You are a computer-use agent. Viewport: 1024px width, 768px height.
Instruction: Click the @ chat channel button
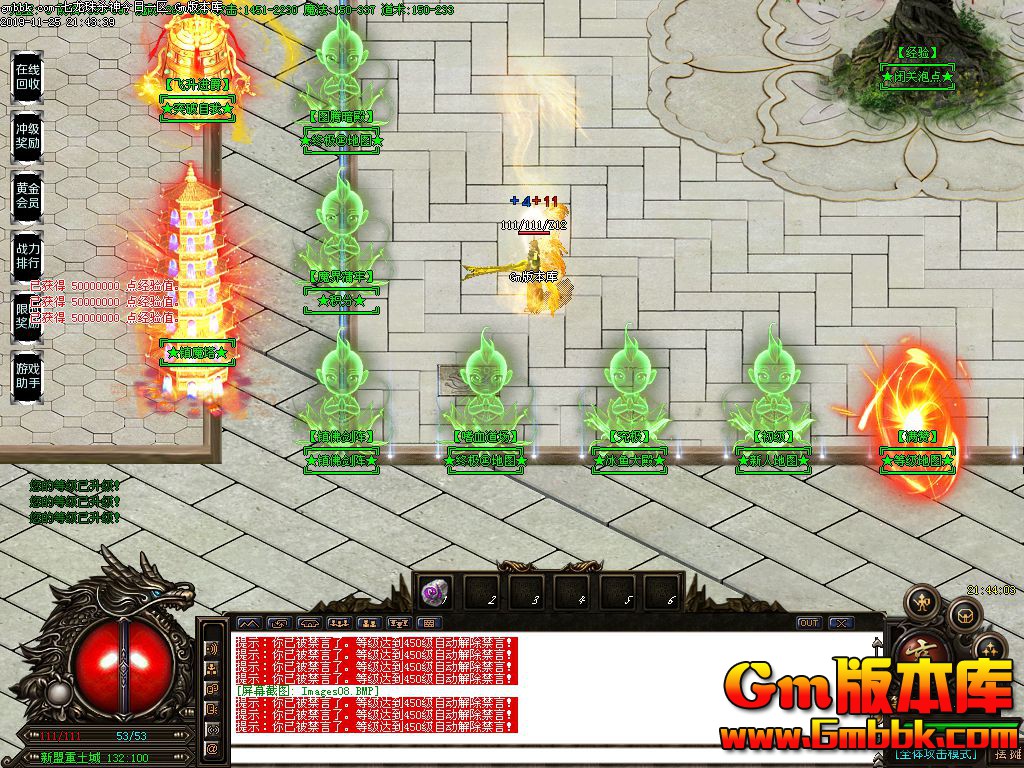212,748
